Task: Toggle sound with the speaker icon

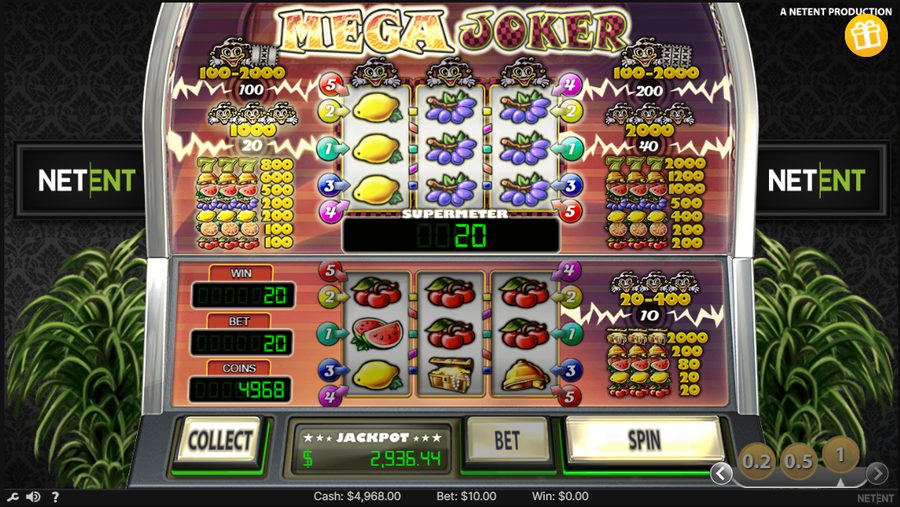Action: pos(33,497)
